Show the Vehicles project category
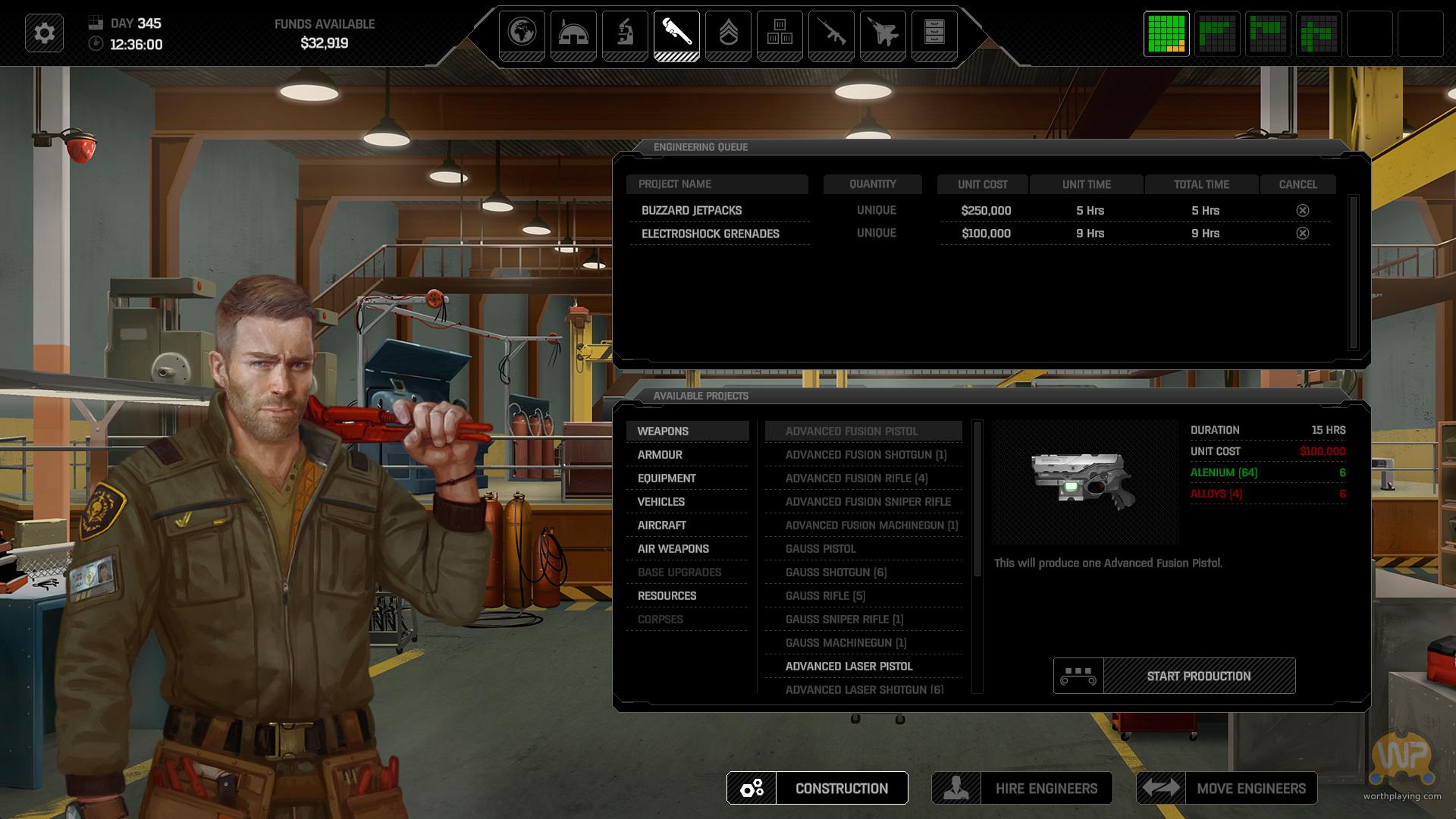This screenshot has width=1456, height=819. tap(661, 501)
